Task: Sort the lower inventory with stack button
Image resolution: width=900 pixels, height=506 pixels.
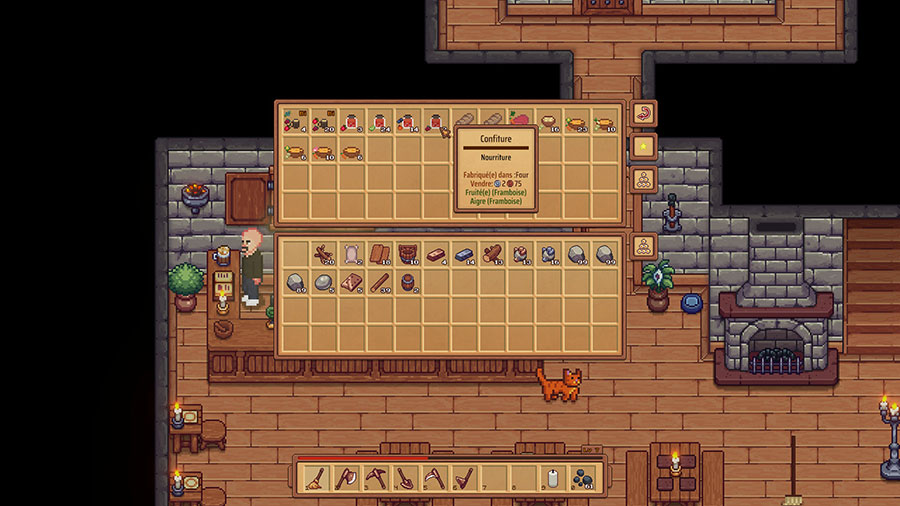Action: point(644,246)
